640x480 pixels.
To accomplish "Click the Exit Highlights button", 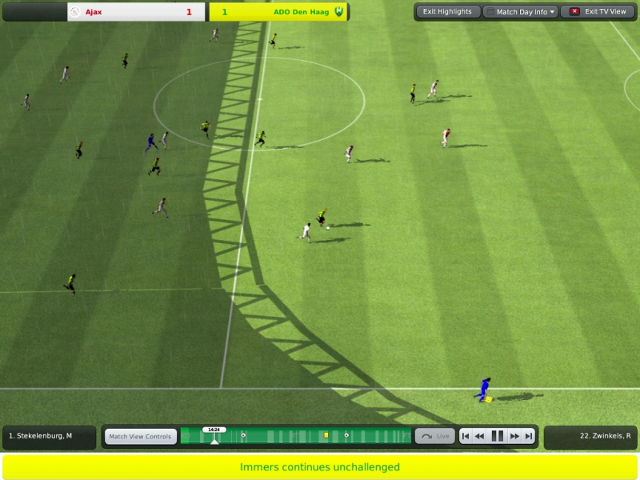I will (x=447, y=12).
